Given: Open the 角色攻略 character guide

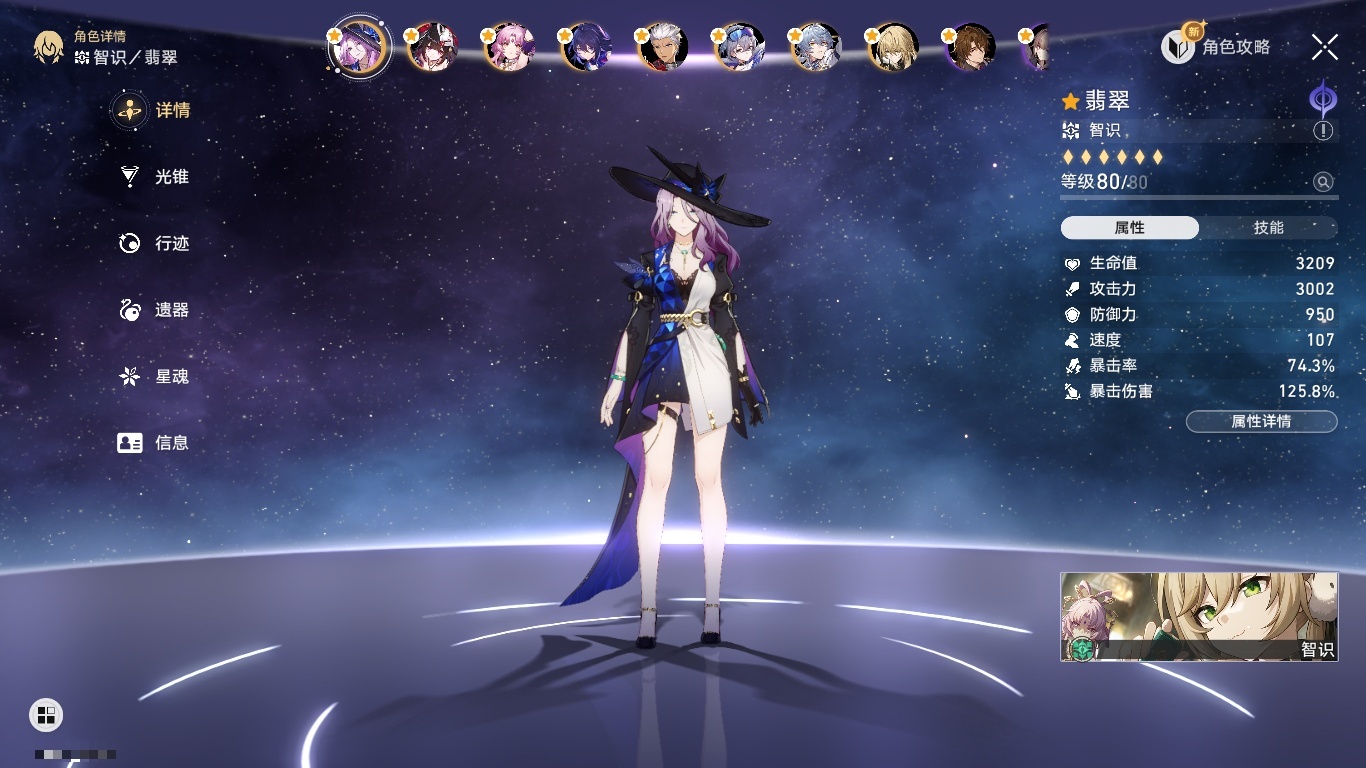Looking at the screenshot, I should tap(1216, 46).
